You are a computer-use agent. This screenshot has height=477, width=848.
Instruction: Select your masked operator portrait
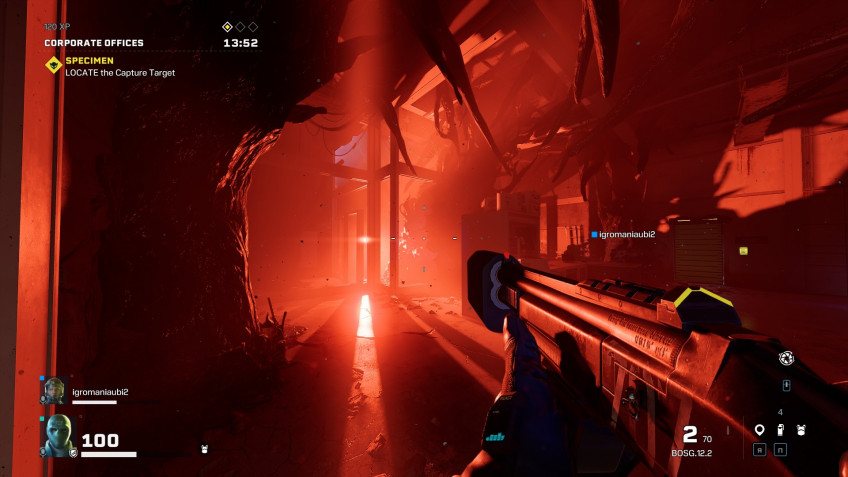[x=58, y=435]
